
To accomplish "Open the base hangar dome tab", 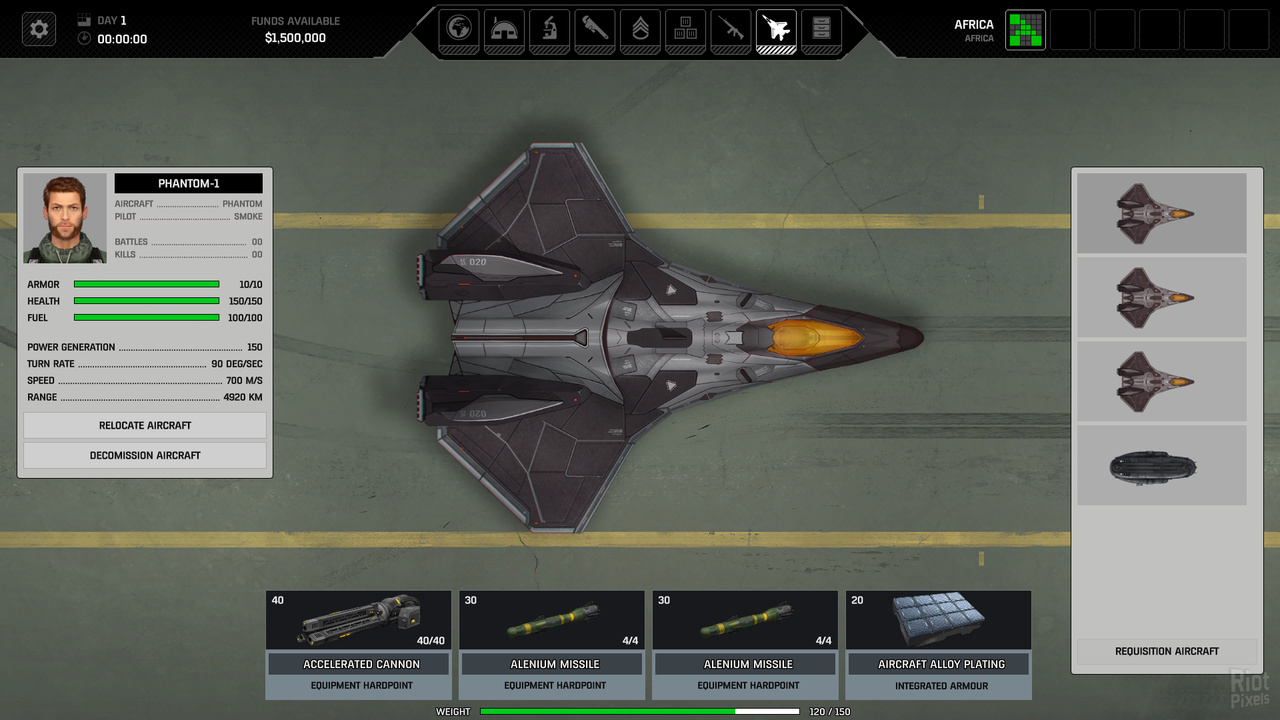I will click(x=505, y=29).
